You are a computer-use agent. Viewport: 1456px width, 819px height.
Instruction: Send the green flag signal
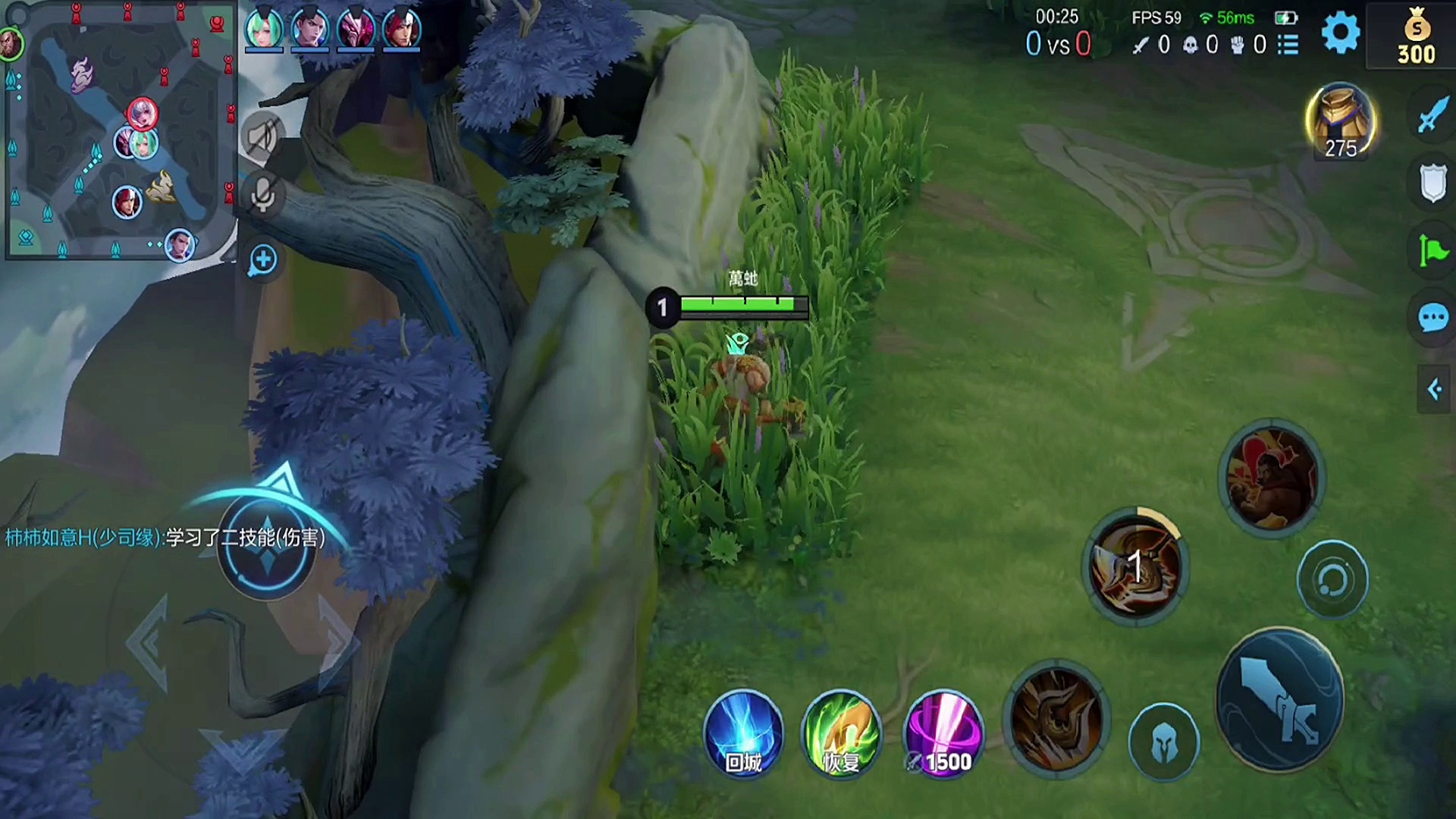pyautogui.click(x=1432, y=250)
